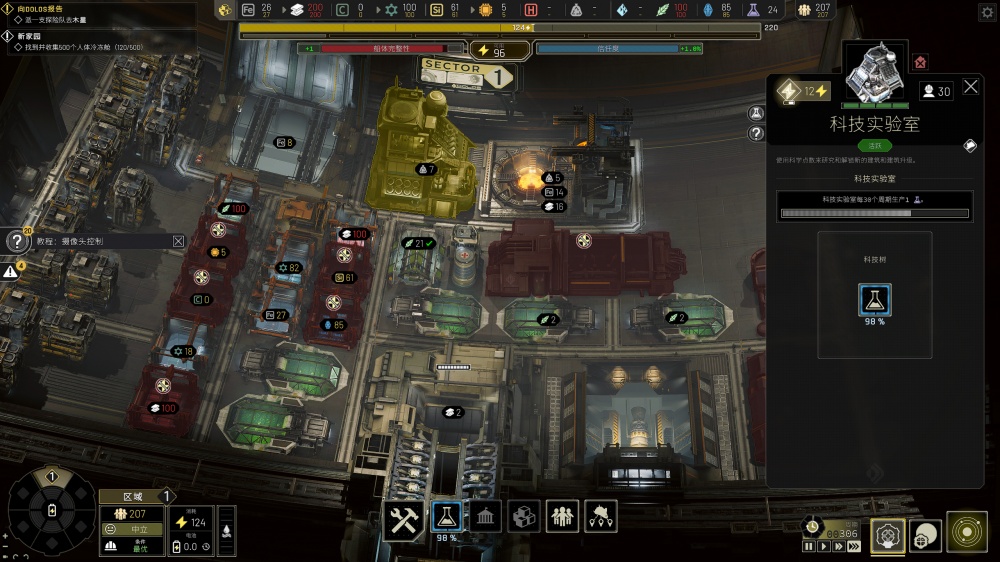Click the demolish building red icon
Image resolution: width=1000 pixels, height=562 pixels.
pos(920,62)
